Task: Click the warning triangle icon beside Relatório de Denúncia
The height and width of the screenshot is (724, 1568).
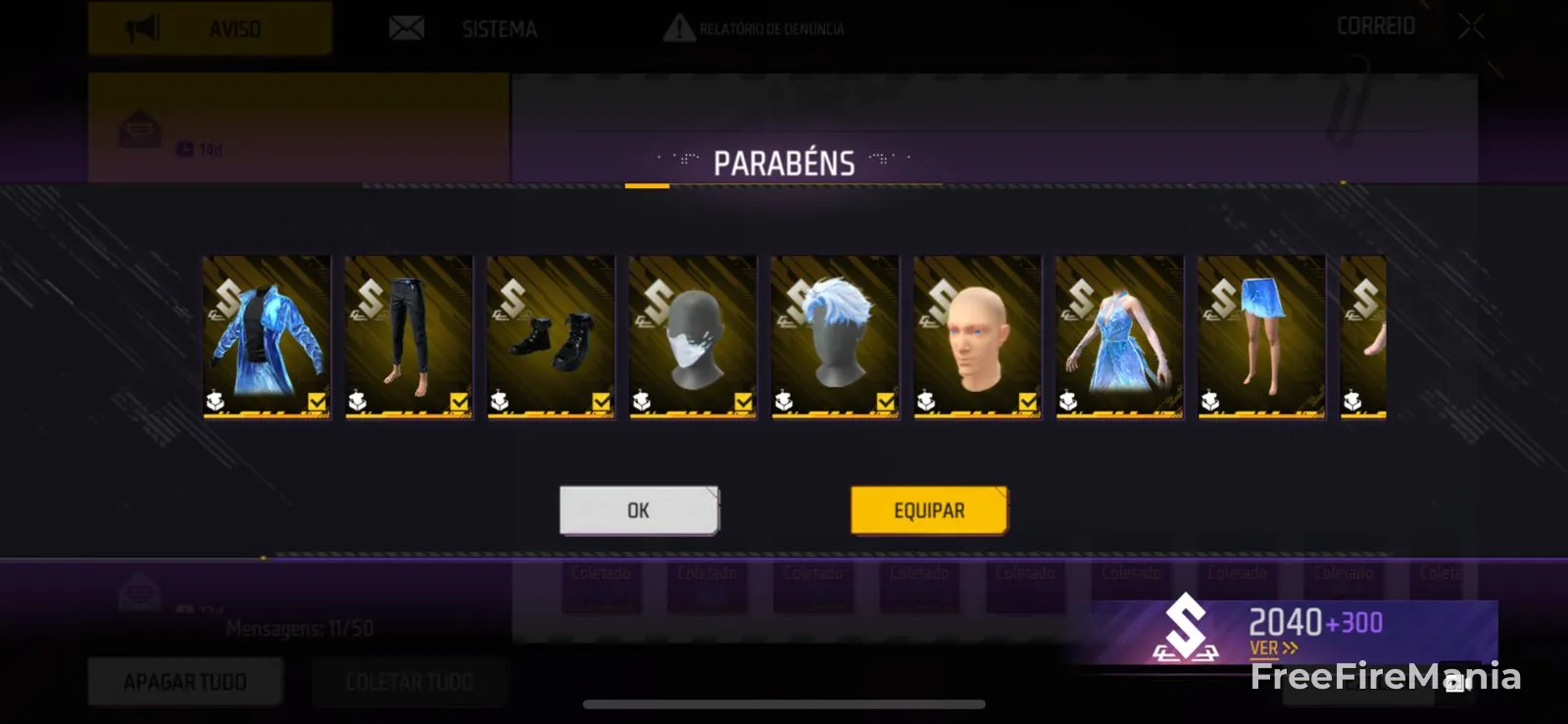Action: coord(678,28)
